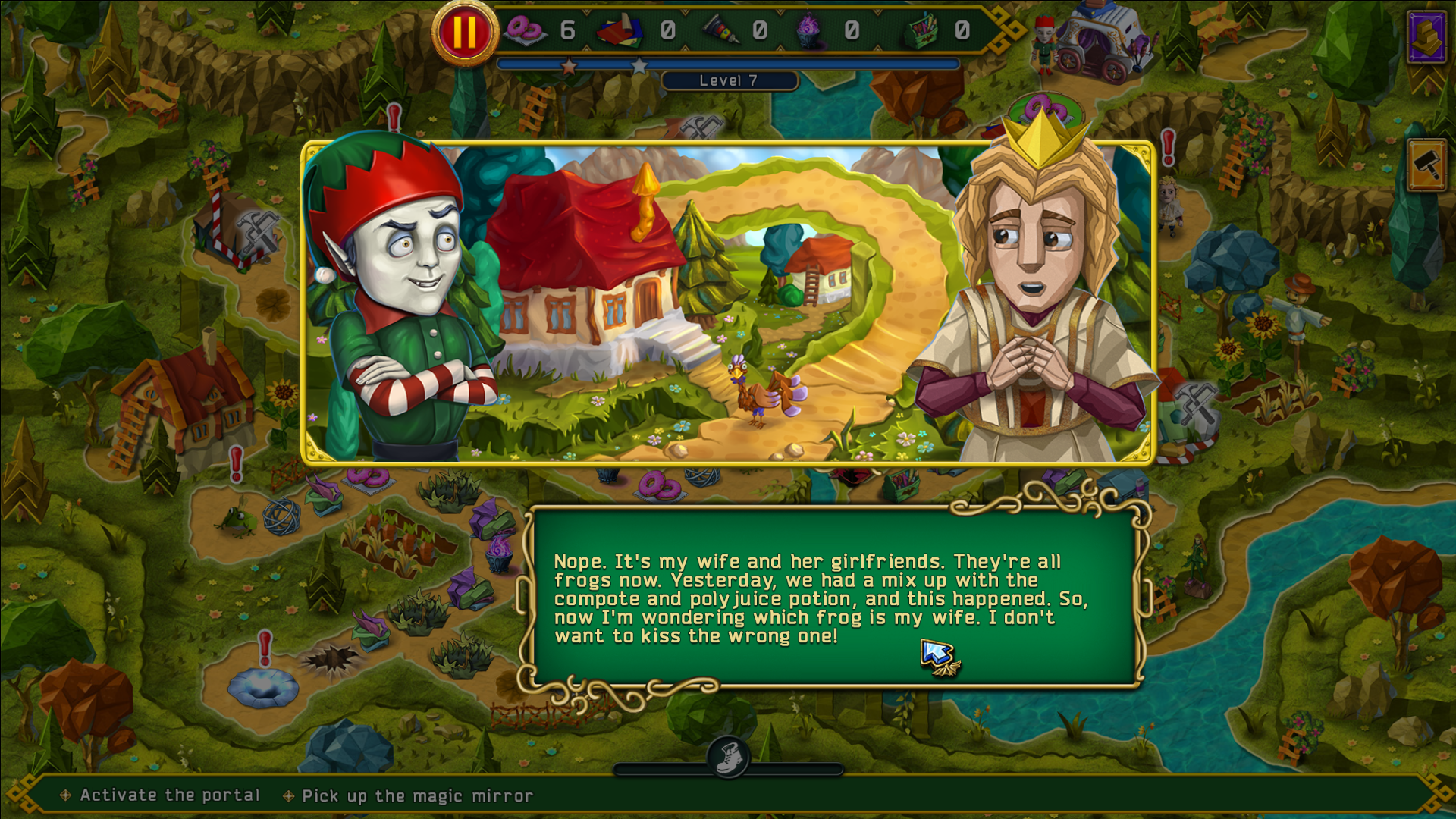
Task: Select the 'Pick up the magic mirror' objective
Action: 417,795
